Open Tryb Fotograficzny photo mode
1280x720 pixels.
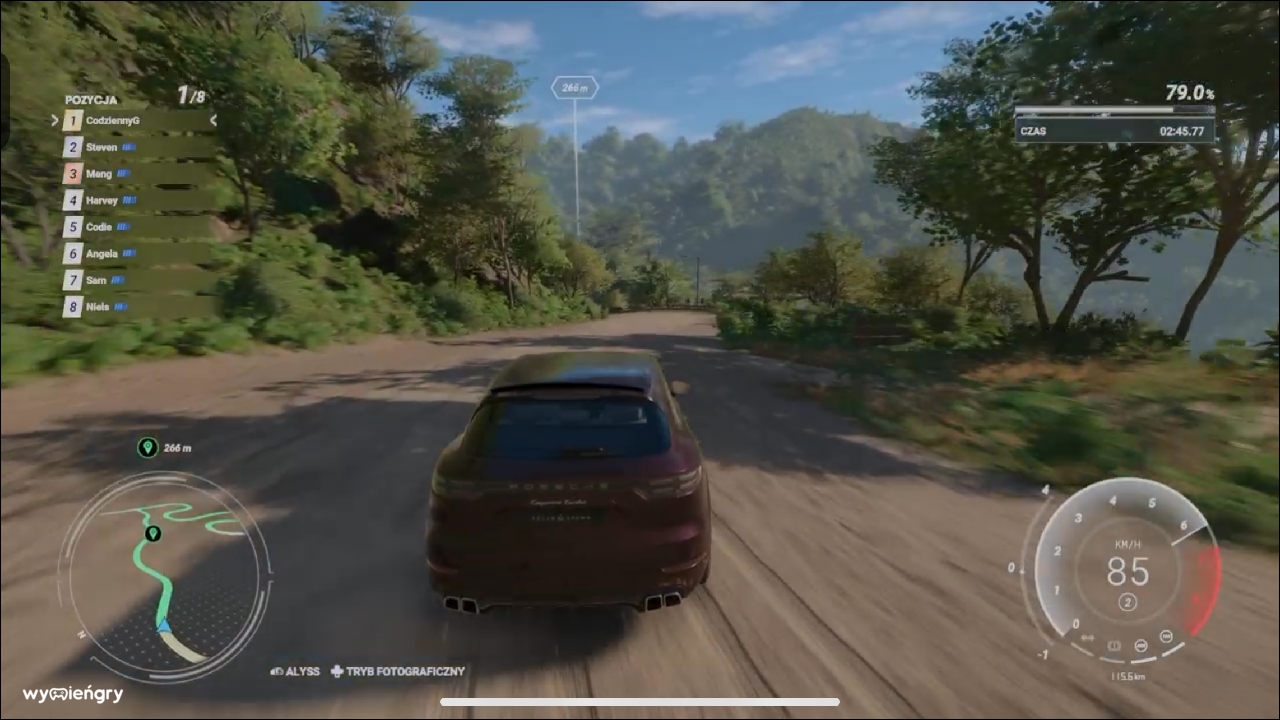click(x=398, y=672)
